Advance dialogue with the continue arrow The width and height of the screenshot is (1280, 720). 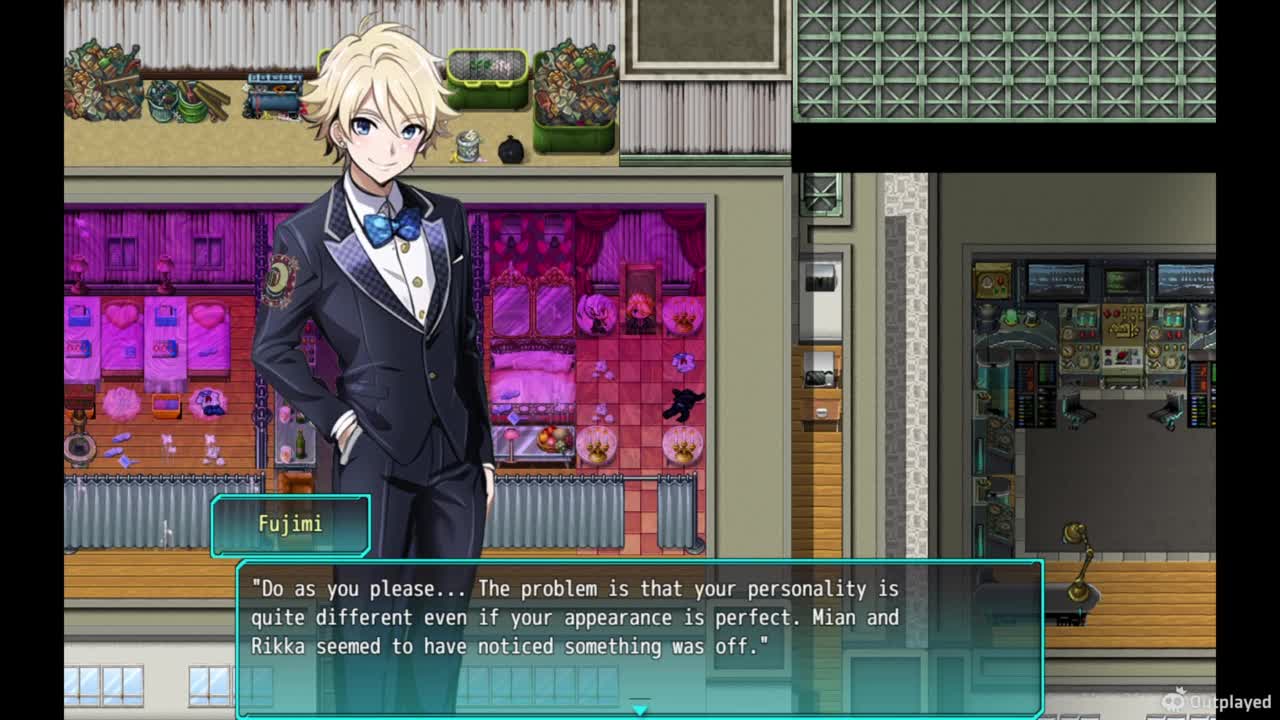[x=640, y=709]
